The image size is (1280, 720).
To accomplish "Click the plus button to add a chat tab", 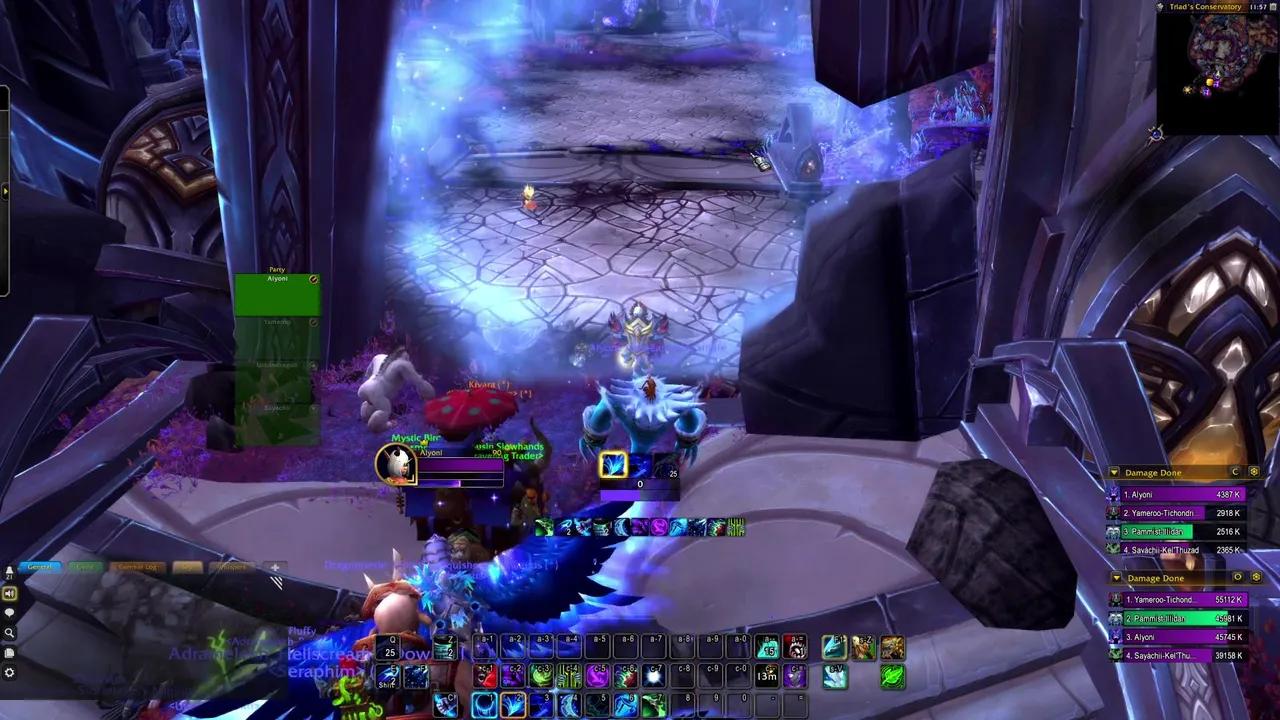I will coord(275,566).
